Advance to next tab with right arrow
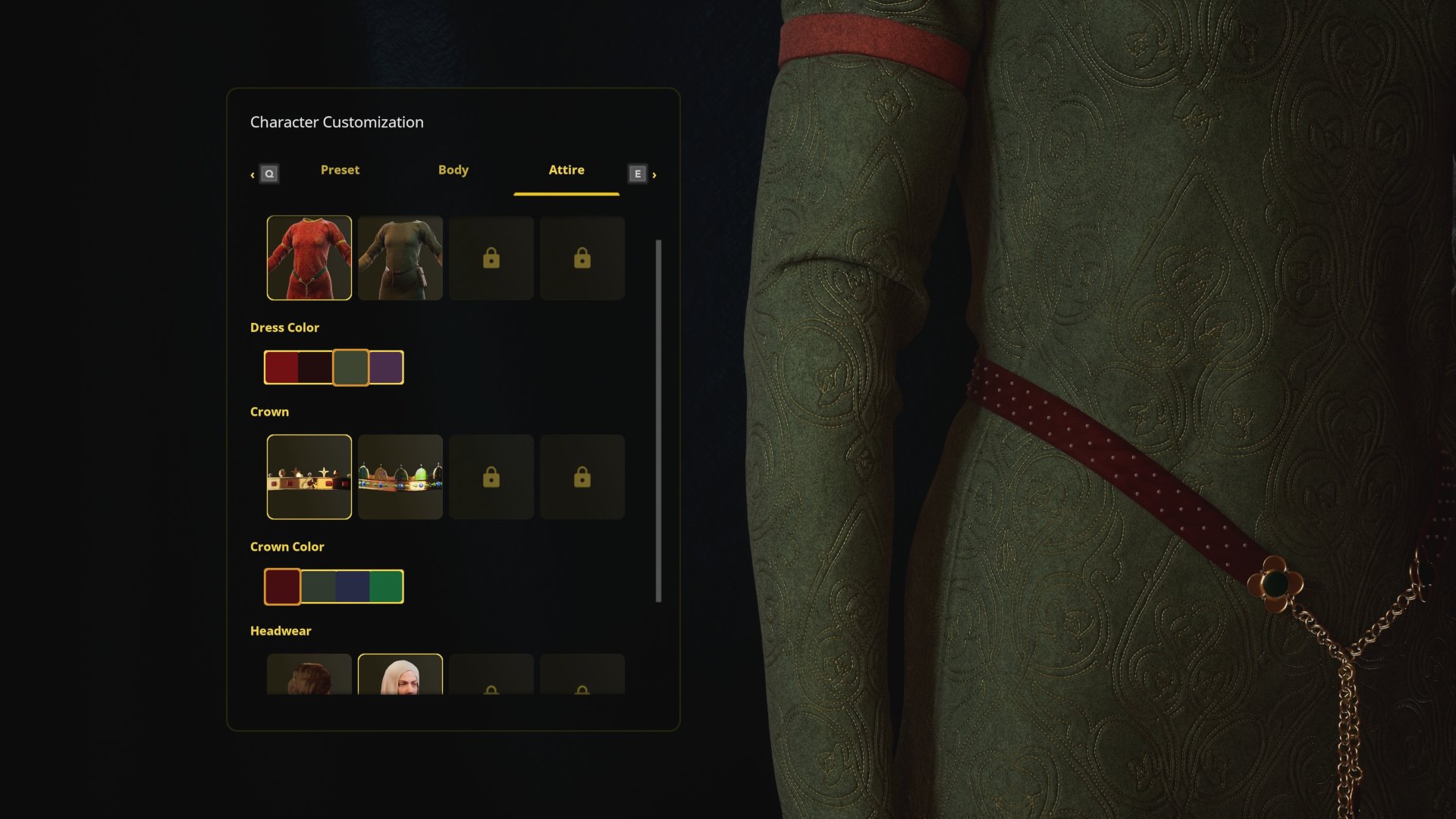 coord(654,175)
